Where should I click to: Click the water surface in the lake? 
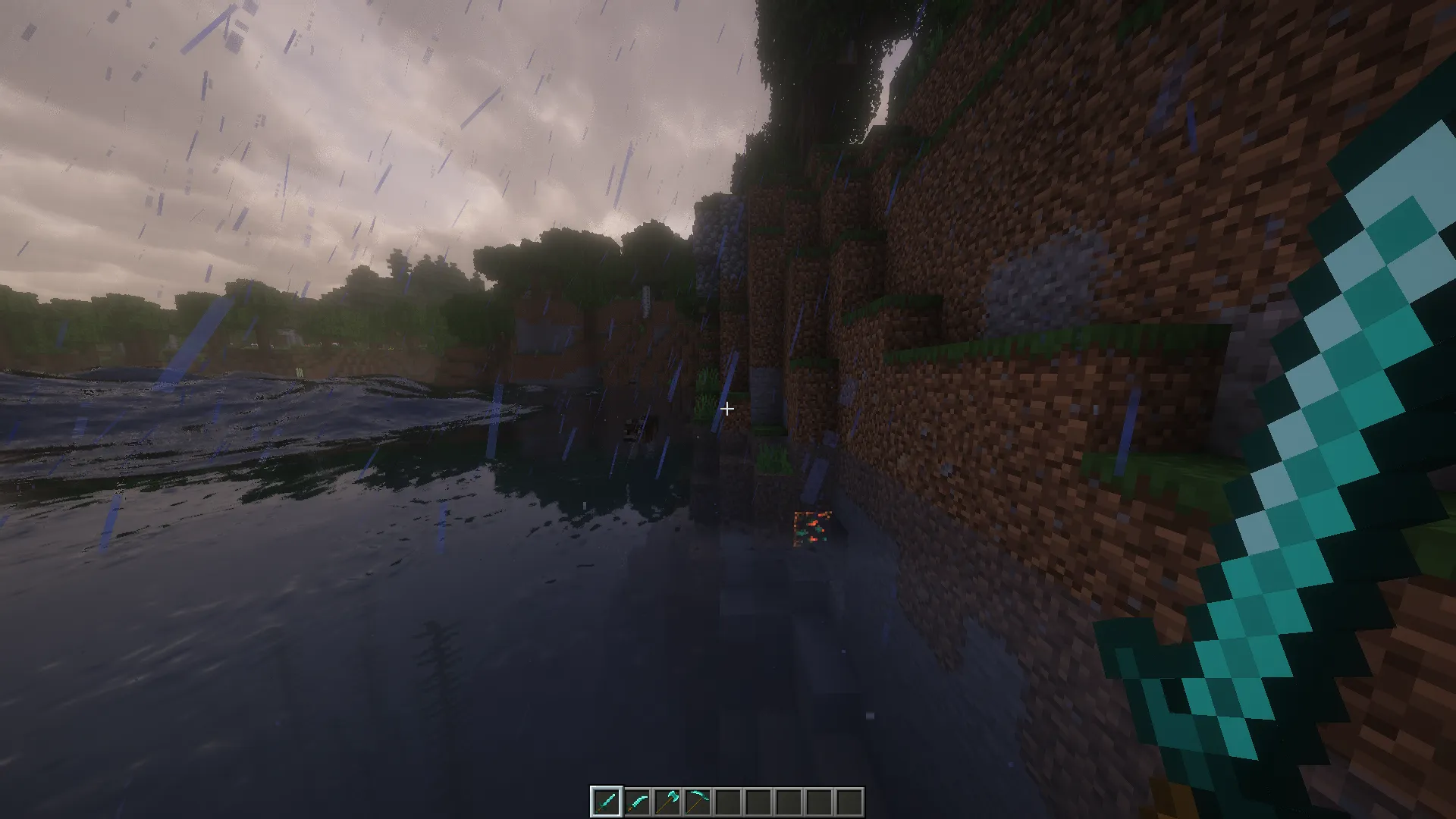303,569
